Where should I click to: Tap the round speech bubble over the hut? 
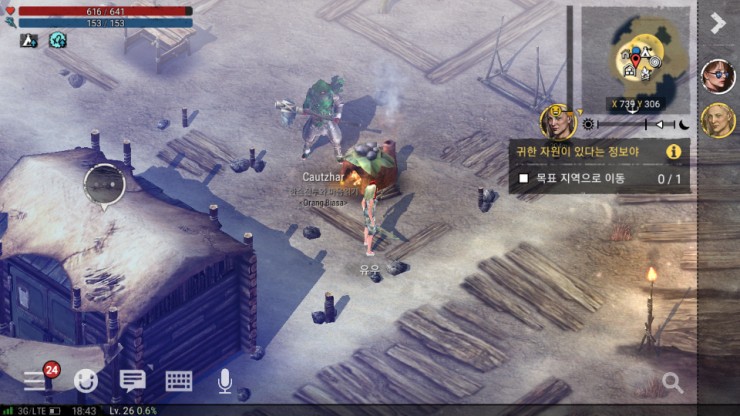click(104, 183)
